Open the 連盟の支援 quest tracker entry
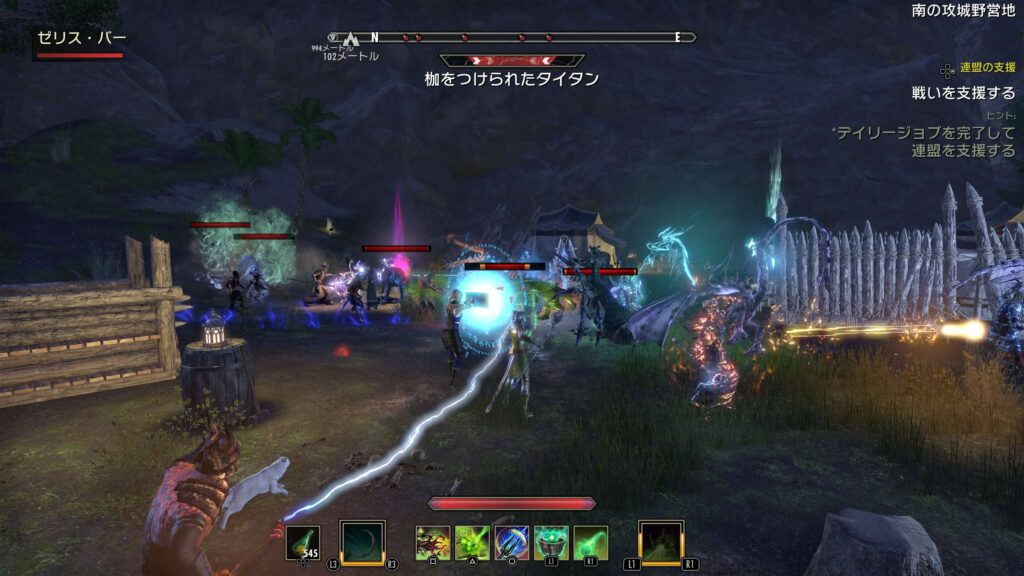The width and height of the screenshot is (1024, 576). pos(987,68)
